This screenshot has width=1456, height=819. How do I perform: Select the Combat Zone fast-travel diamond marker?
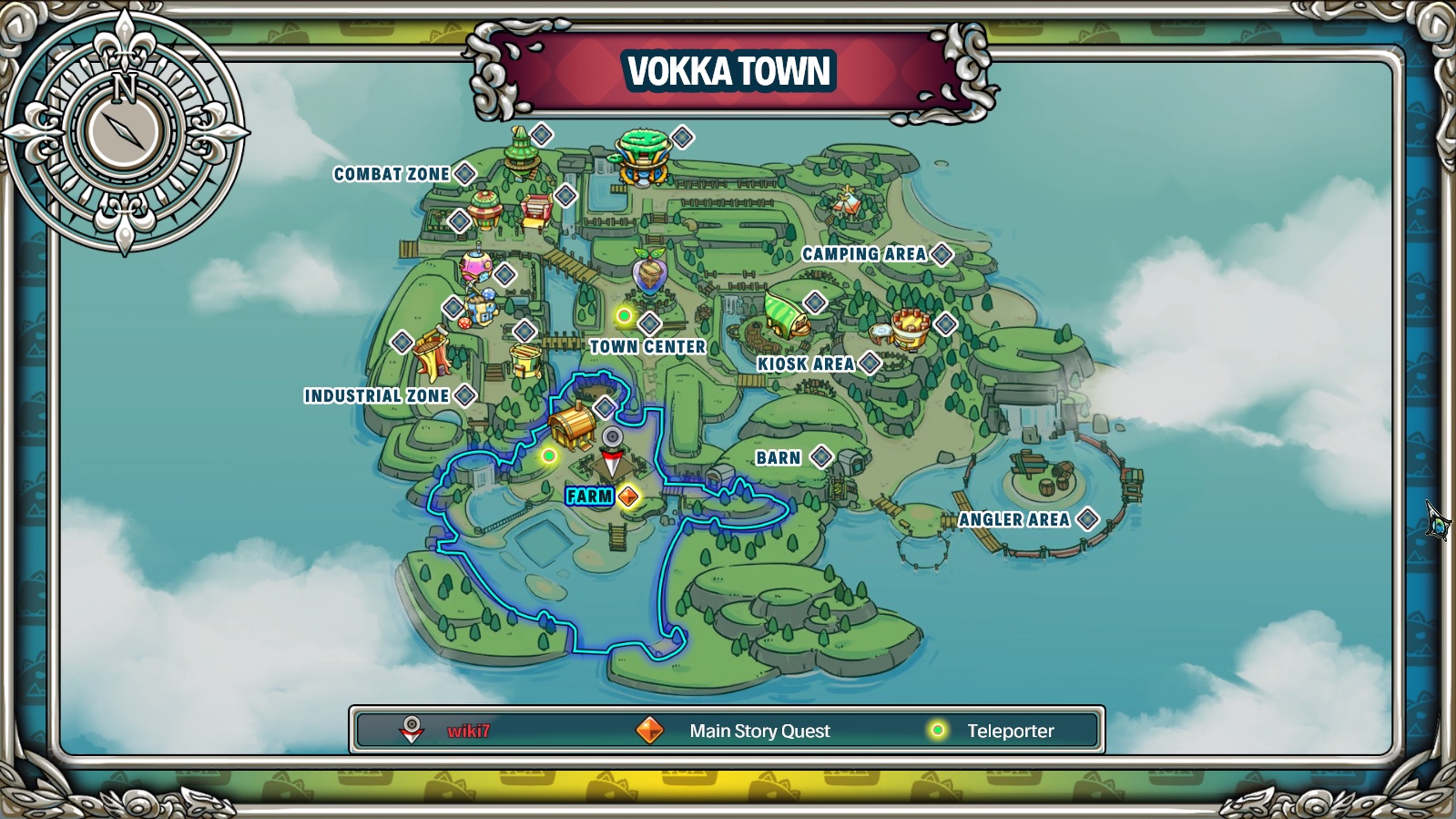tap(463, 171)
